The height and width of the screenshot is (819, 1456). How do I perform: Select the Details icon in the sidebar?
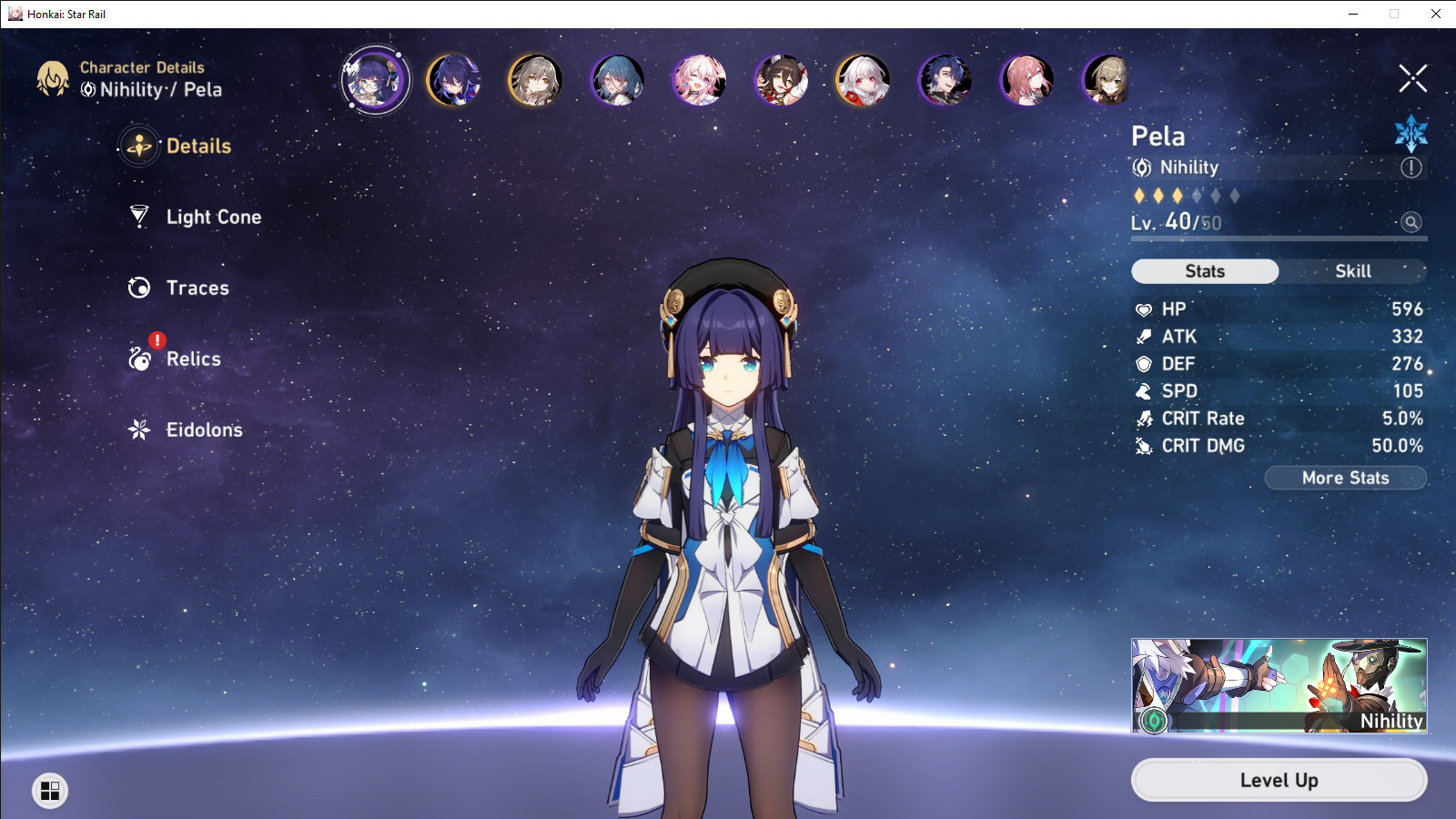[138, 146]
